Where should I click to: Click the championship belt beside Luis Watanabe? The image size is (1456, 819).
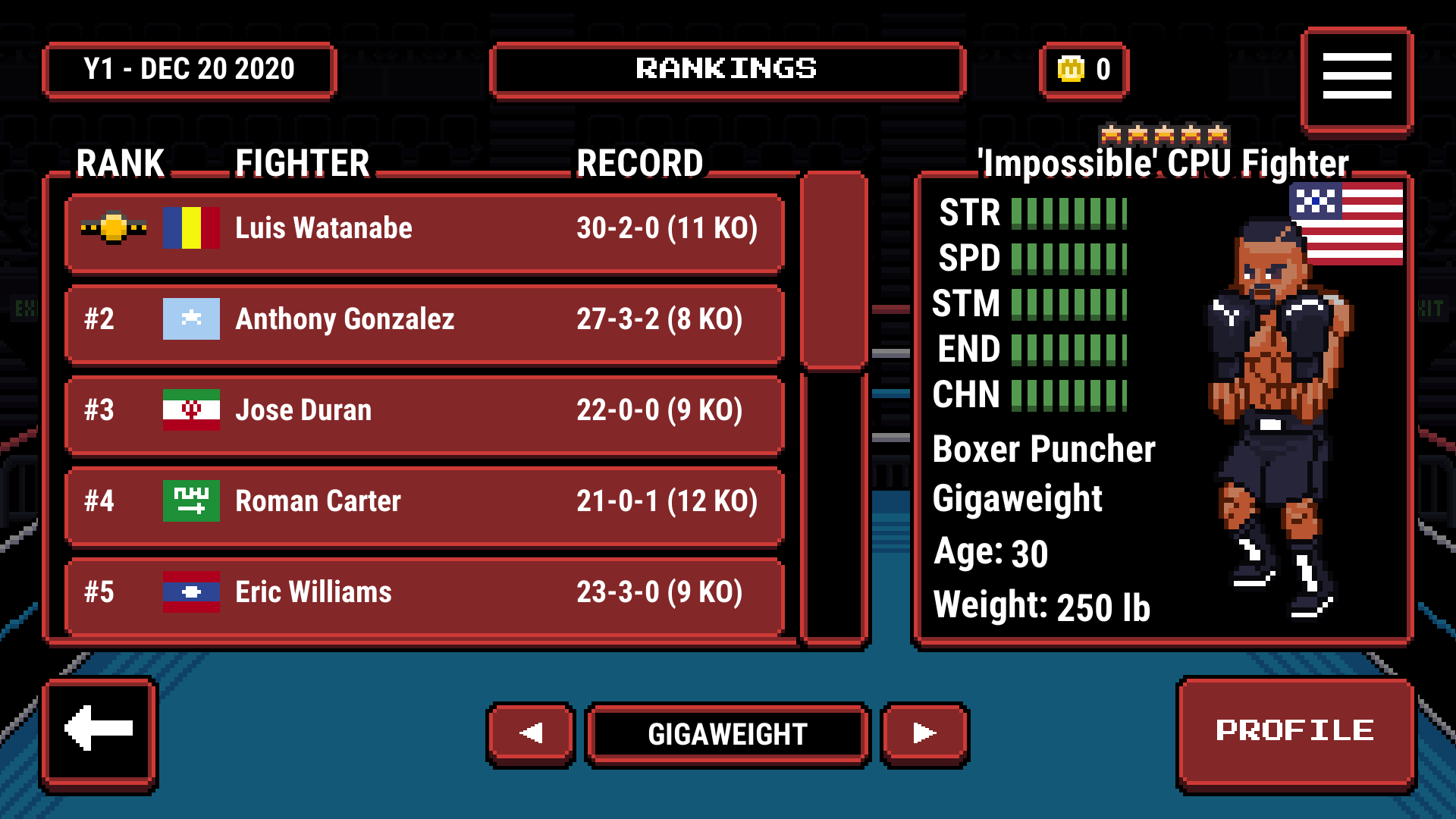(x=115, y=227)
